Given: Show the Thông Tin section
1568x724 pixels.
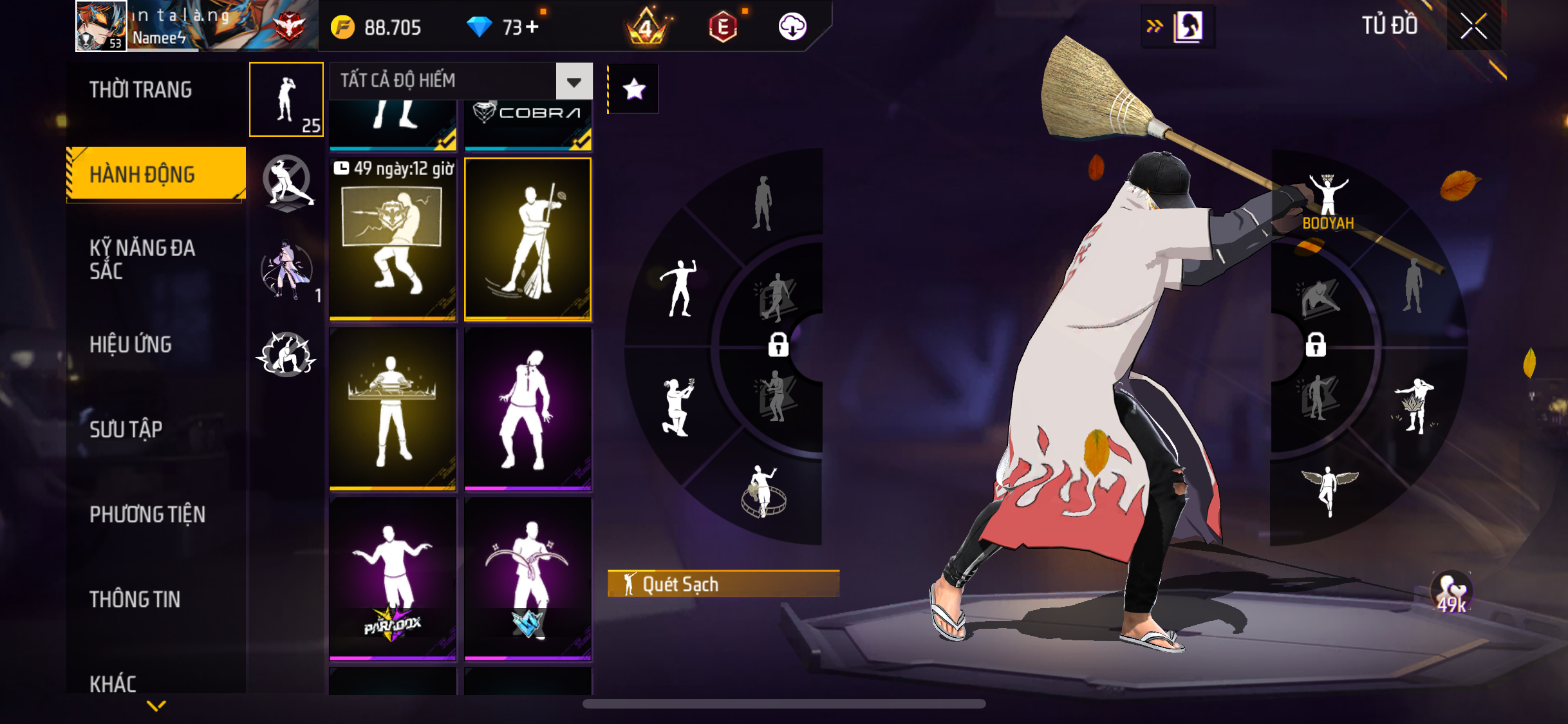Looking at the screenshot, I should click(135, 599).
